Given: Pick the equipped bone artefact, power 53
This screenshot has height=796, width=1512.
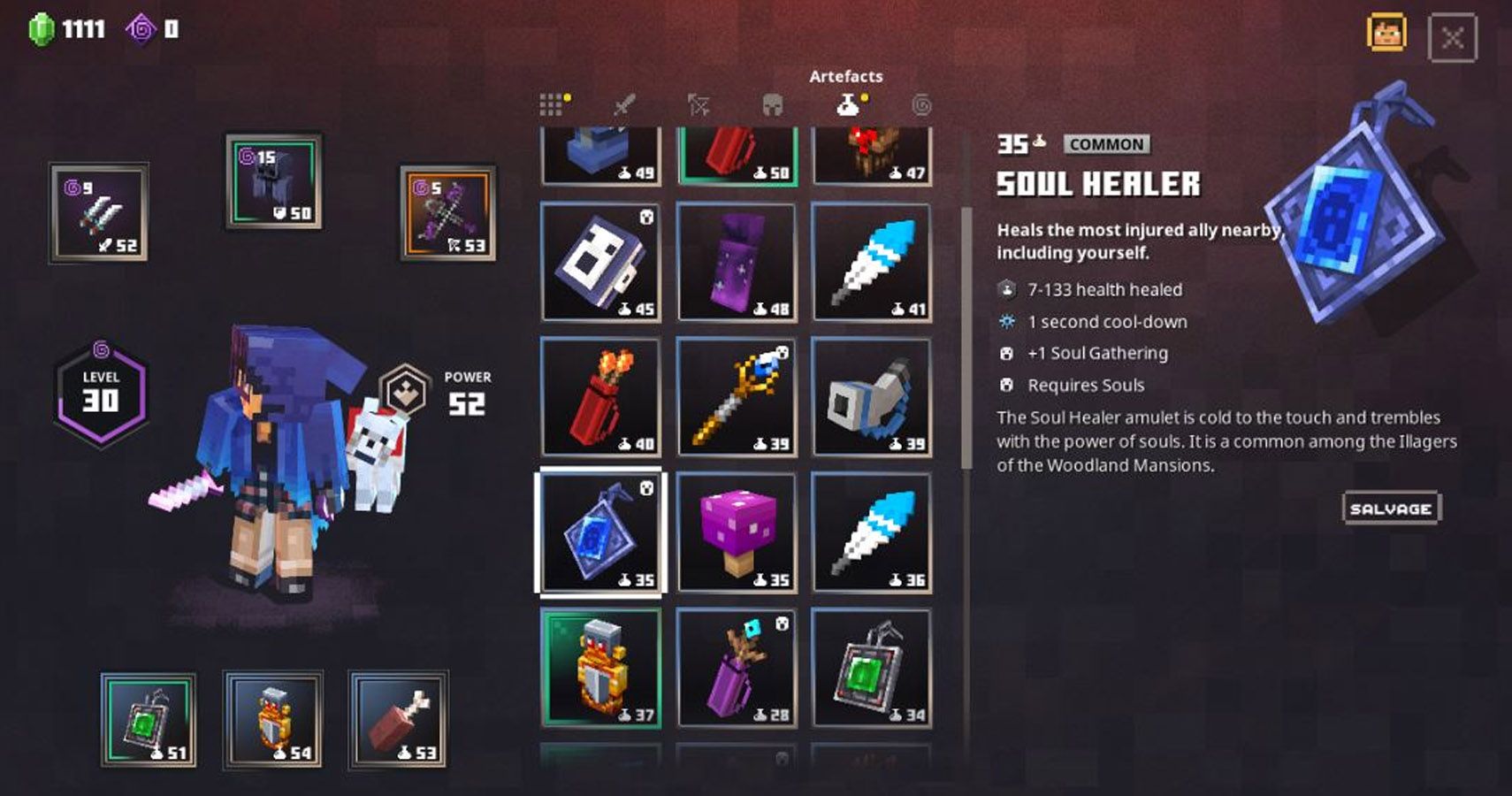Looking at the screenshot, I should (398, 719).
